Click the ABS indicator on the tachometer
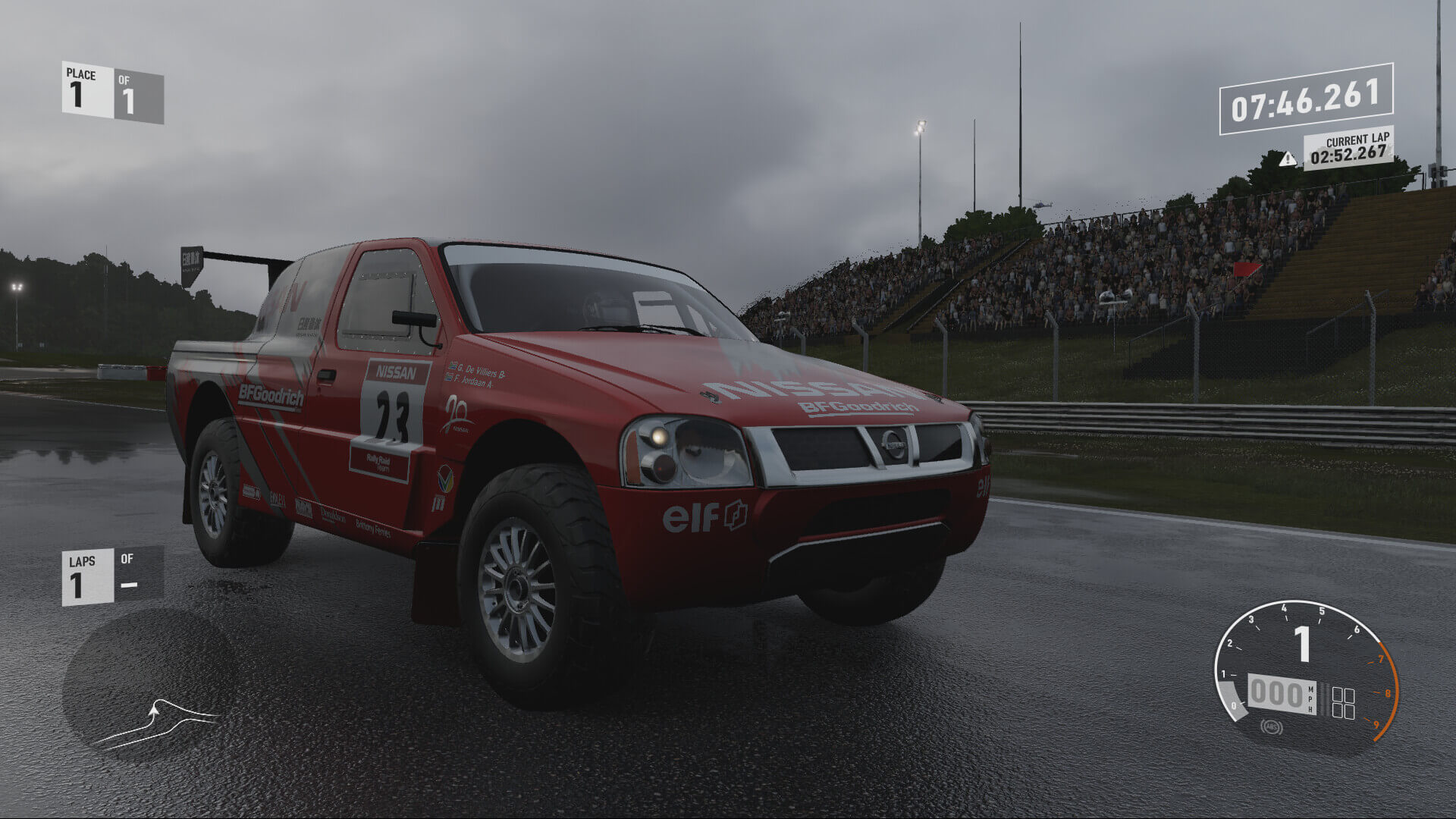1456x819 pixels. 1271,728
